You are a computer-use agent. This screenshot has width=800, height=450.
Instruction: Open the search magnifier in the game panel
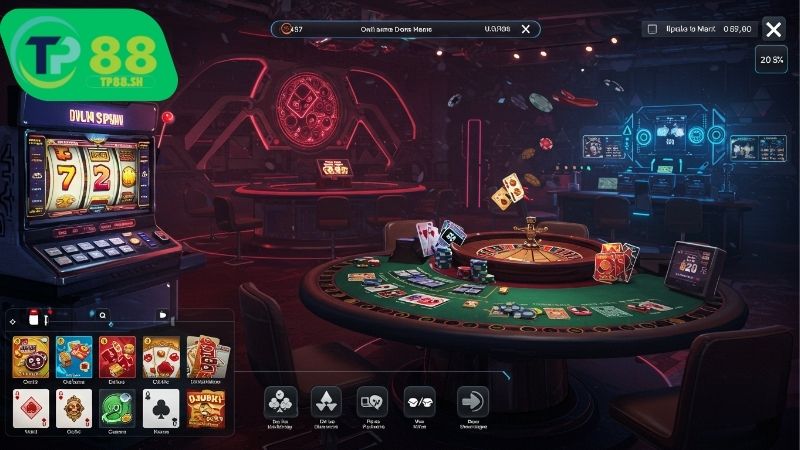pyautogui.click(x=102, y=314)
